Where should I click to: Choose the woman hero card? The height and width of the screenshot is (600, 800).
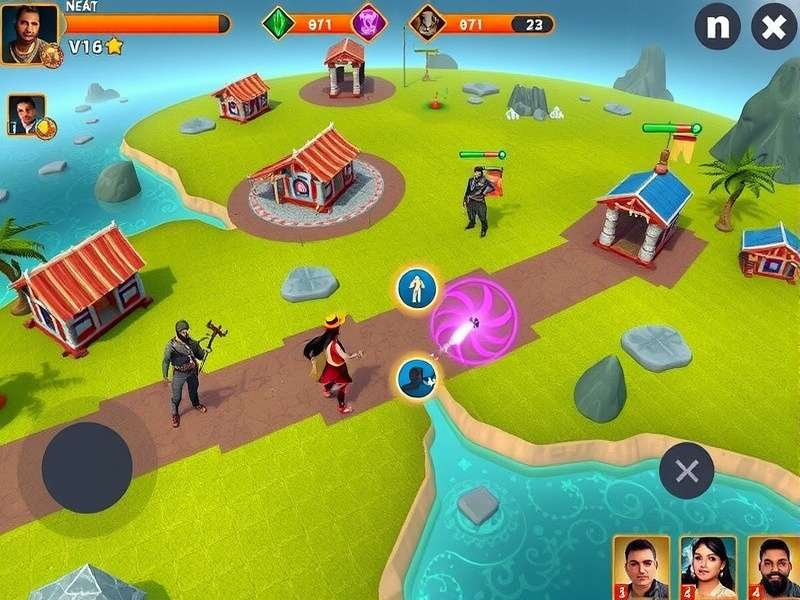click(x=708, y=567)
